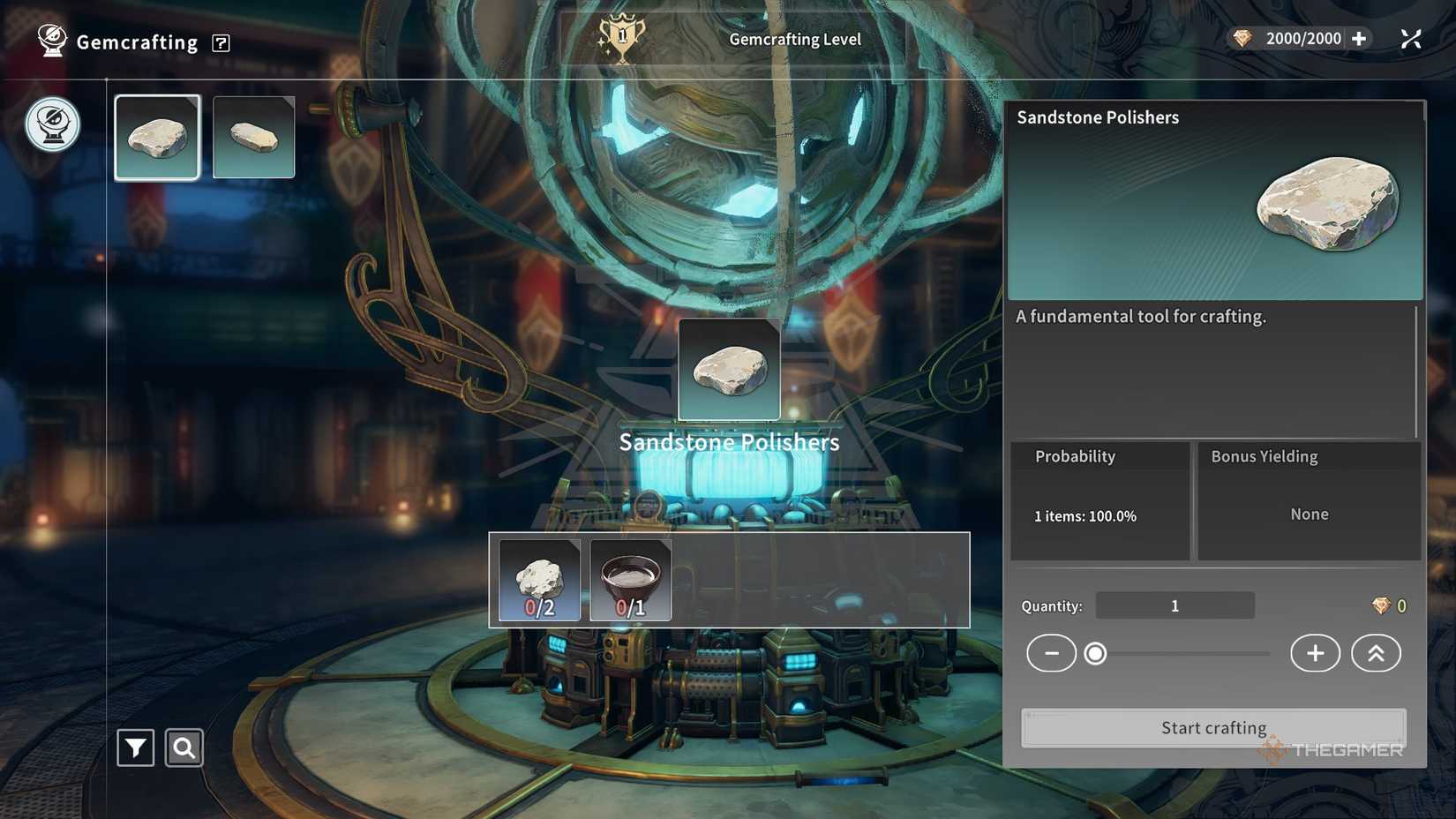
Task: Open the search magnifier icon
Action: tap(184, 747)
